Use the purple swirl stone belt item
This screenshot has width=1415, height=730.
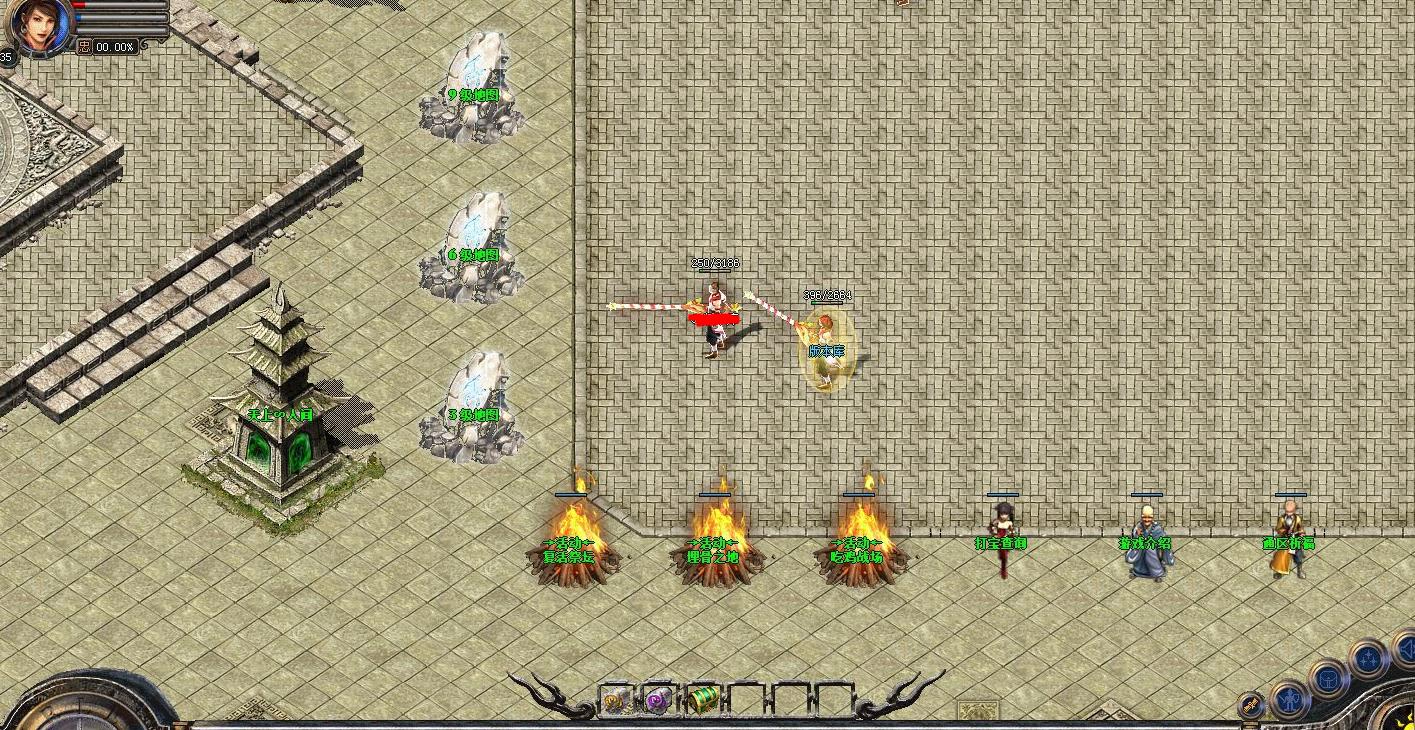[x=660, y=700]
